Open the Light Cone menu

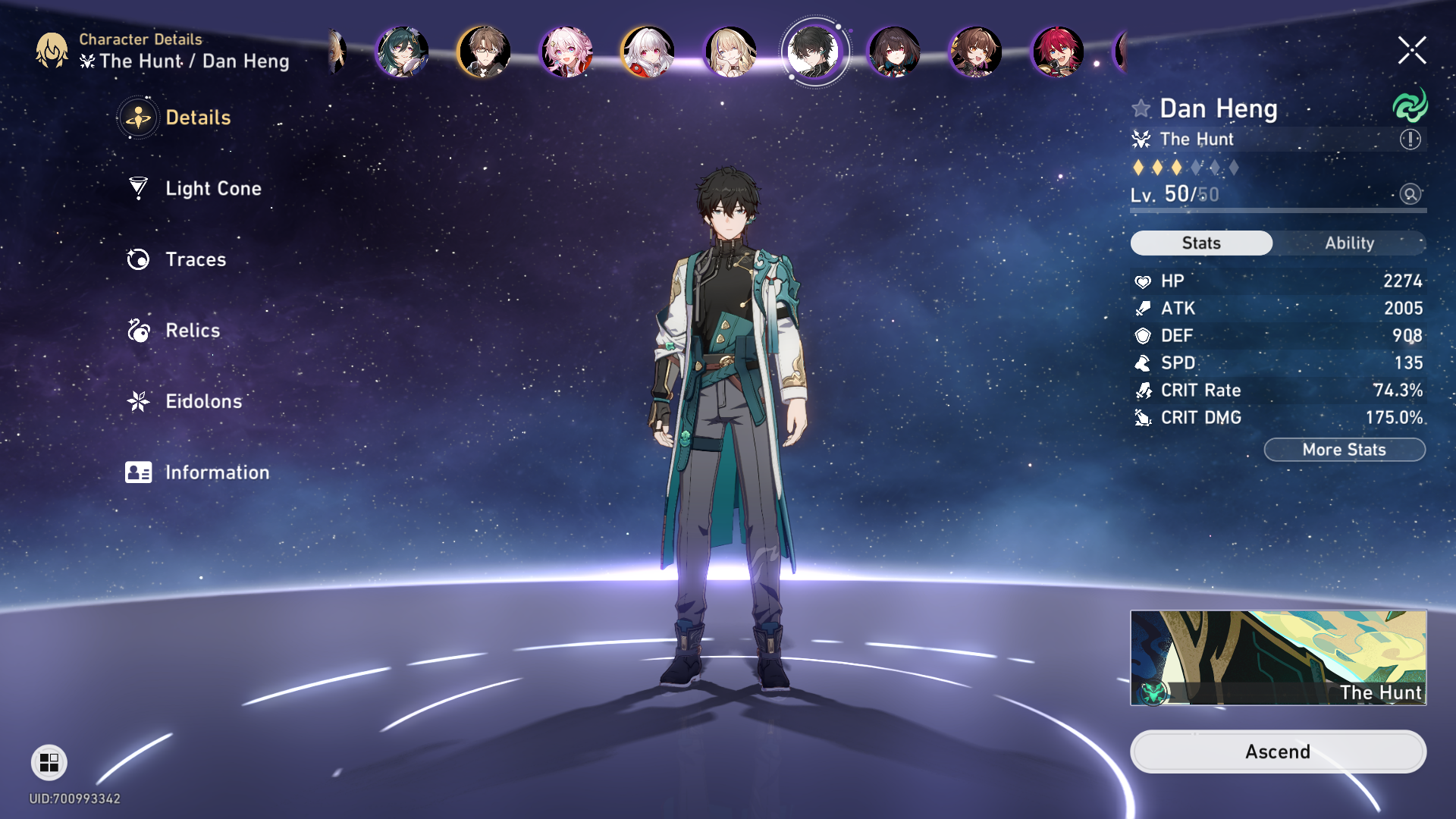[x=212, y=189]
